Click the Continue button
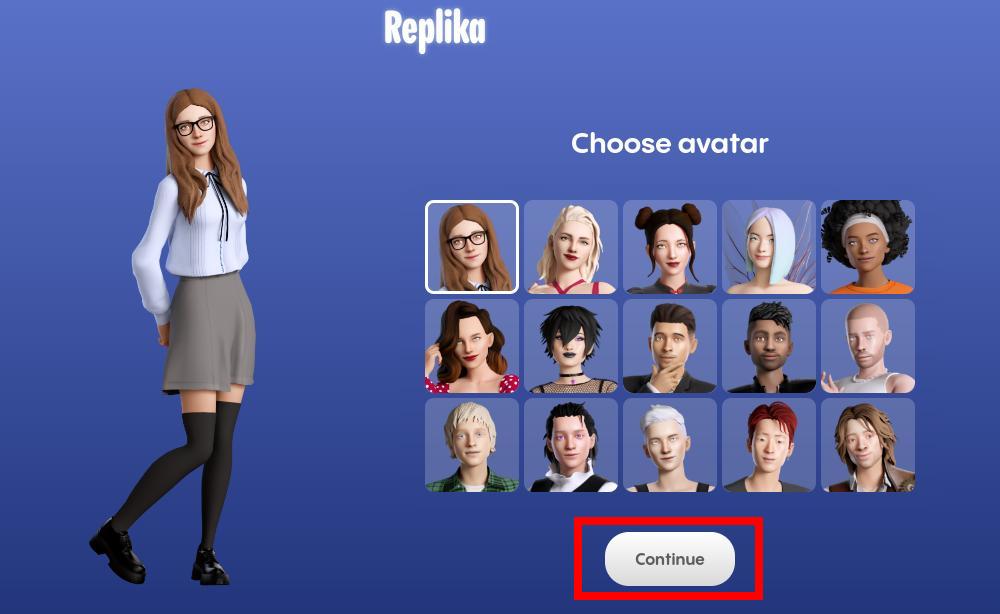The height and width of the screenshot is (614, 1000). (669, 559)
